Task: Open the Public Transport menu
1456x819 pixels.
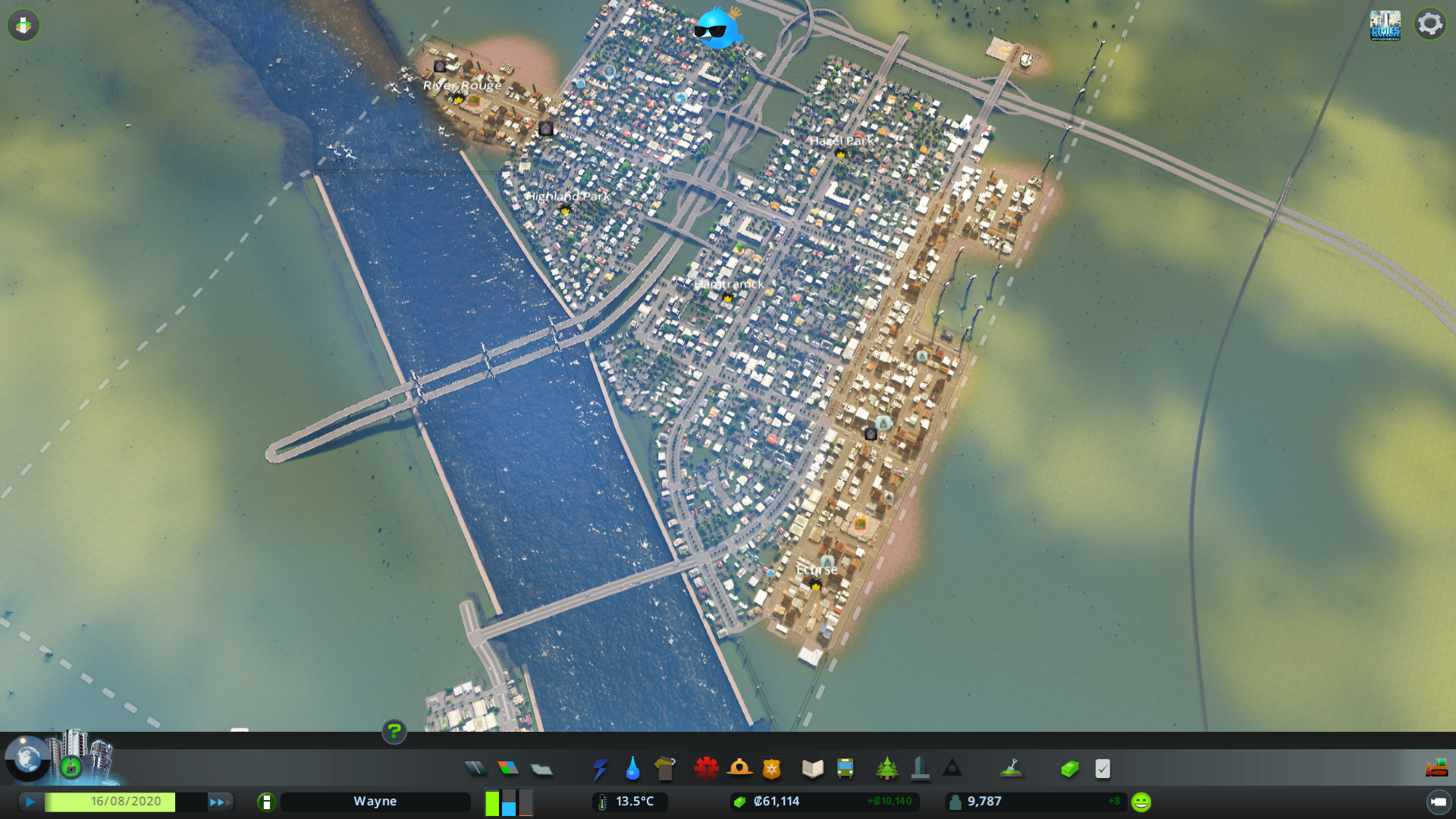Action: click(x=845, y=768)
